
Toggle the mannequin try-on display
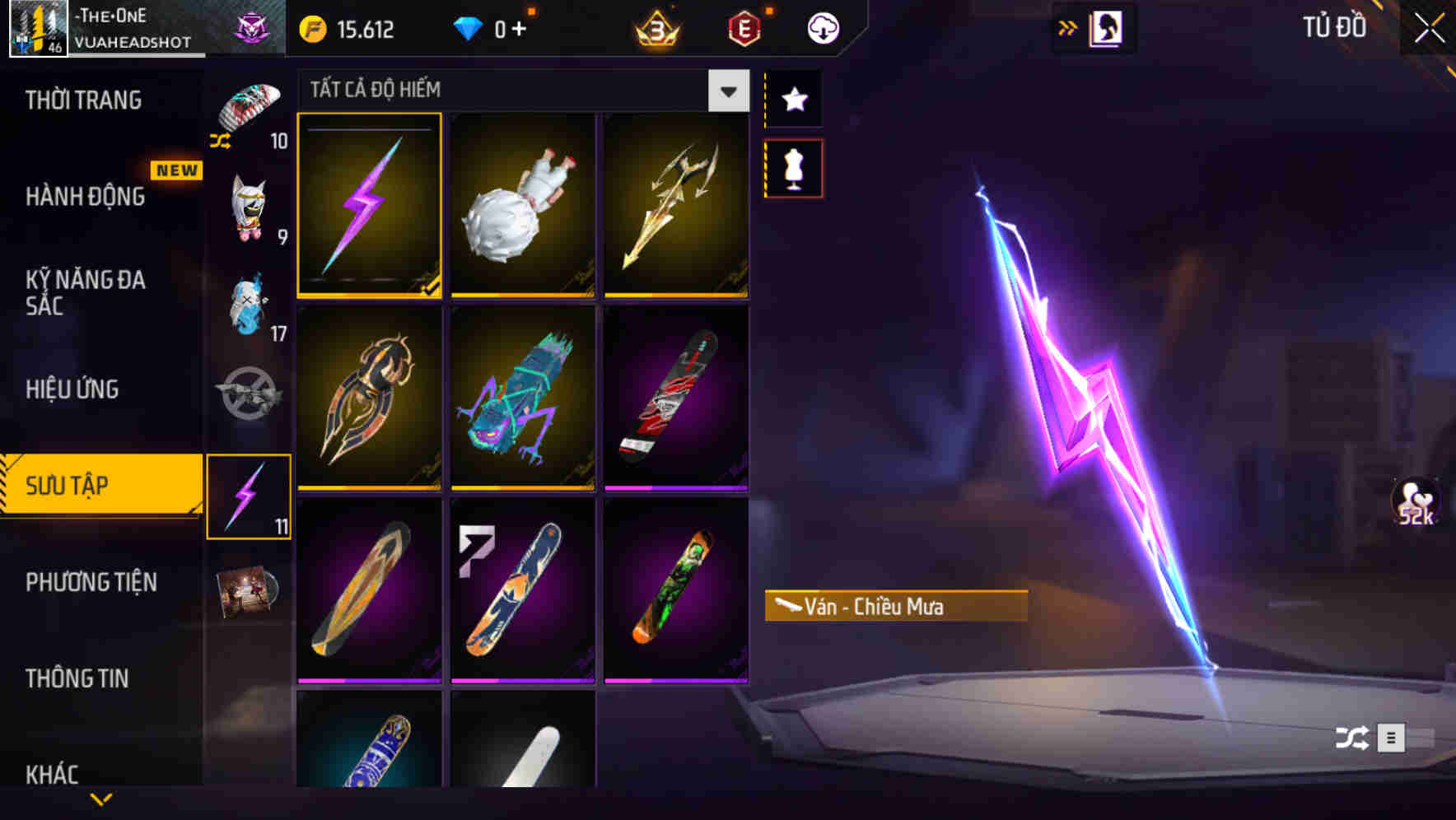point(793,167)
